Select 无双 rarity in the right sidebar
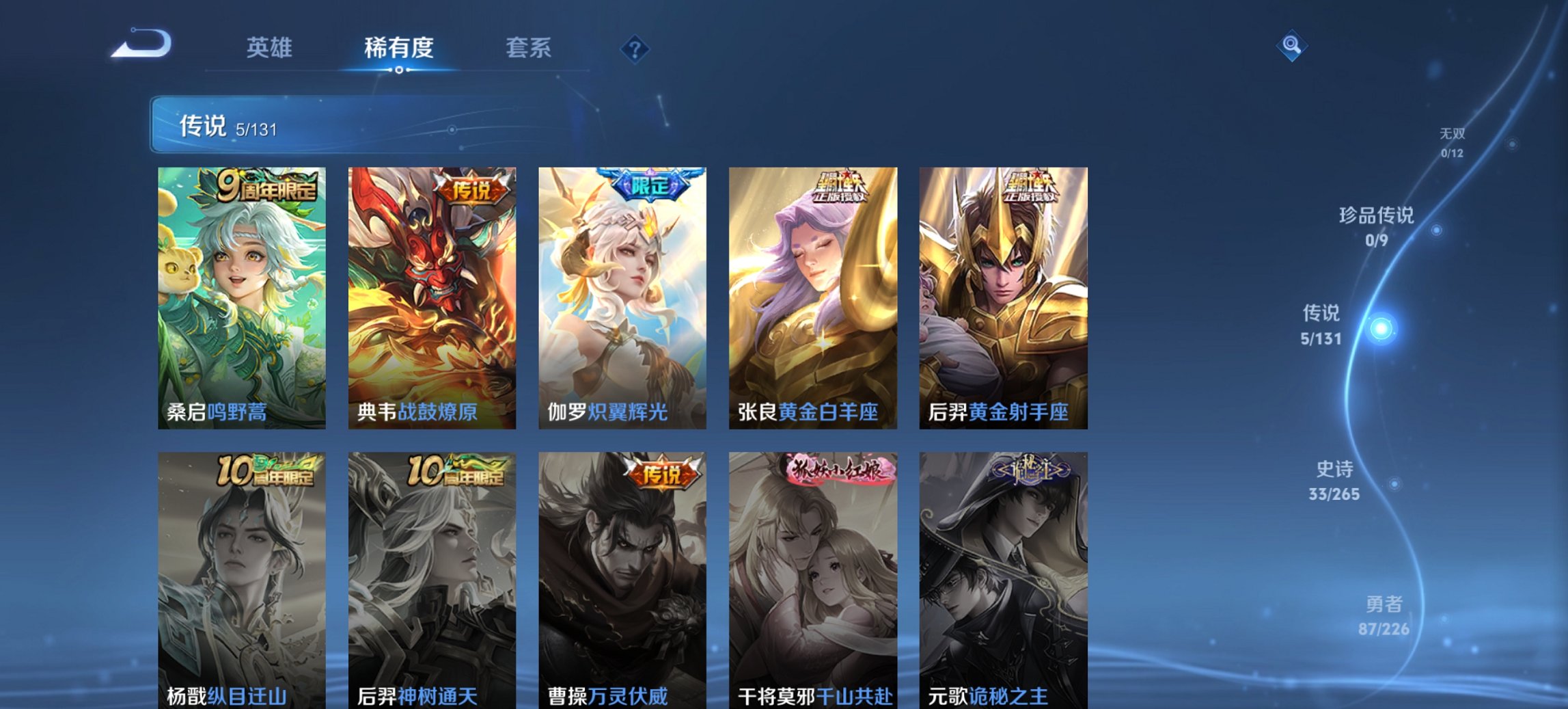 (x=1452, y=135)
